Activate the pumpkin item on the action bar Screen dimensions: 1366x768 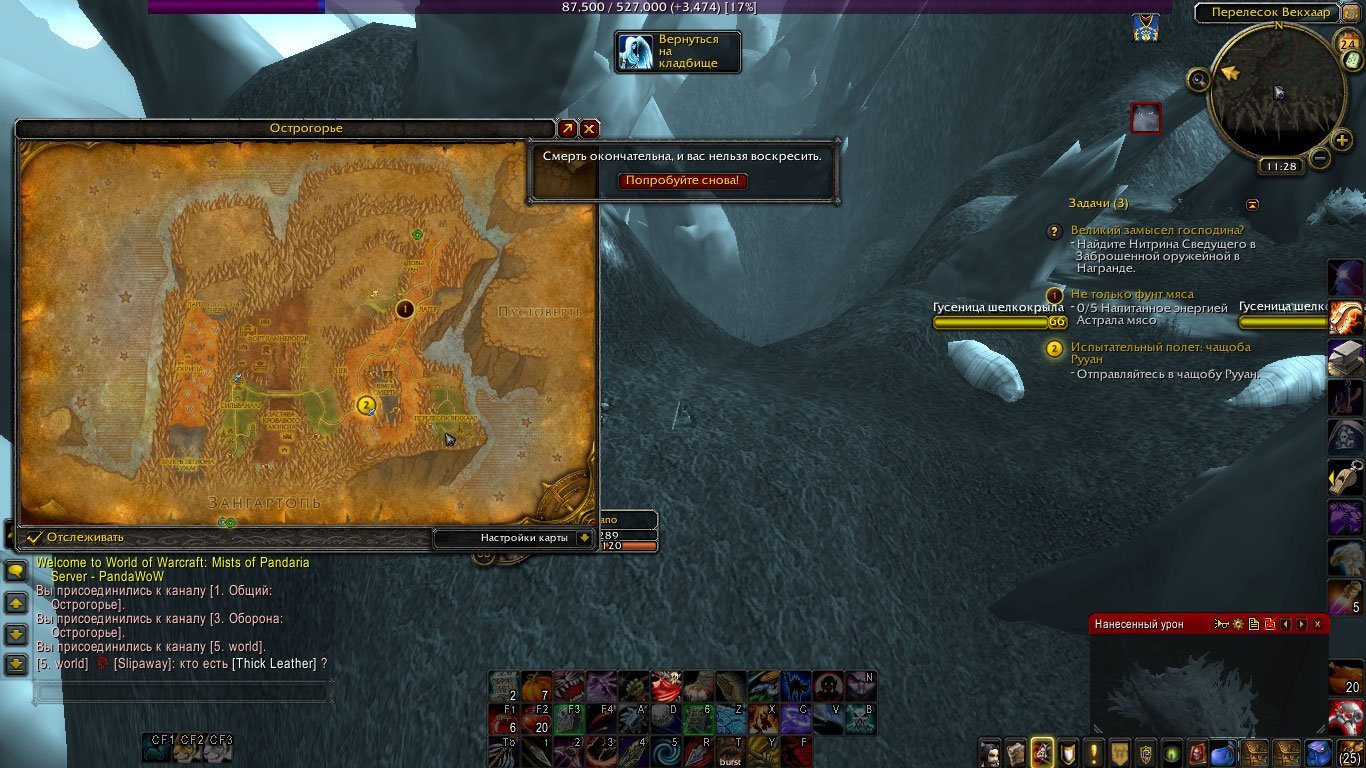(x=537, y=685)
